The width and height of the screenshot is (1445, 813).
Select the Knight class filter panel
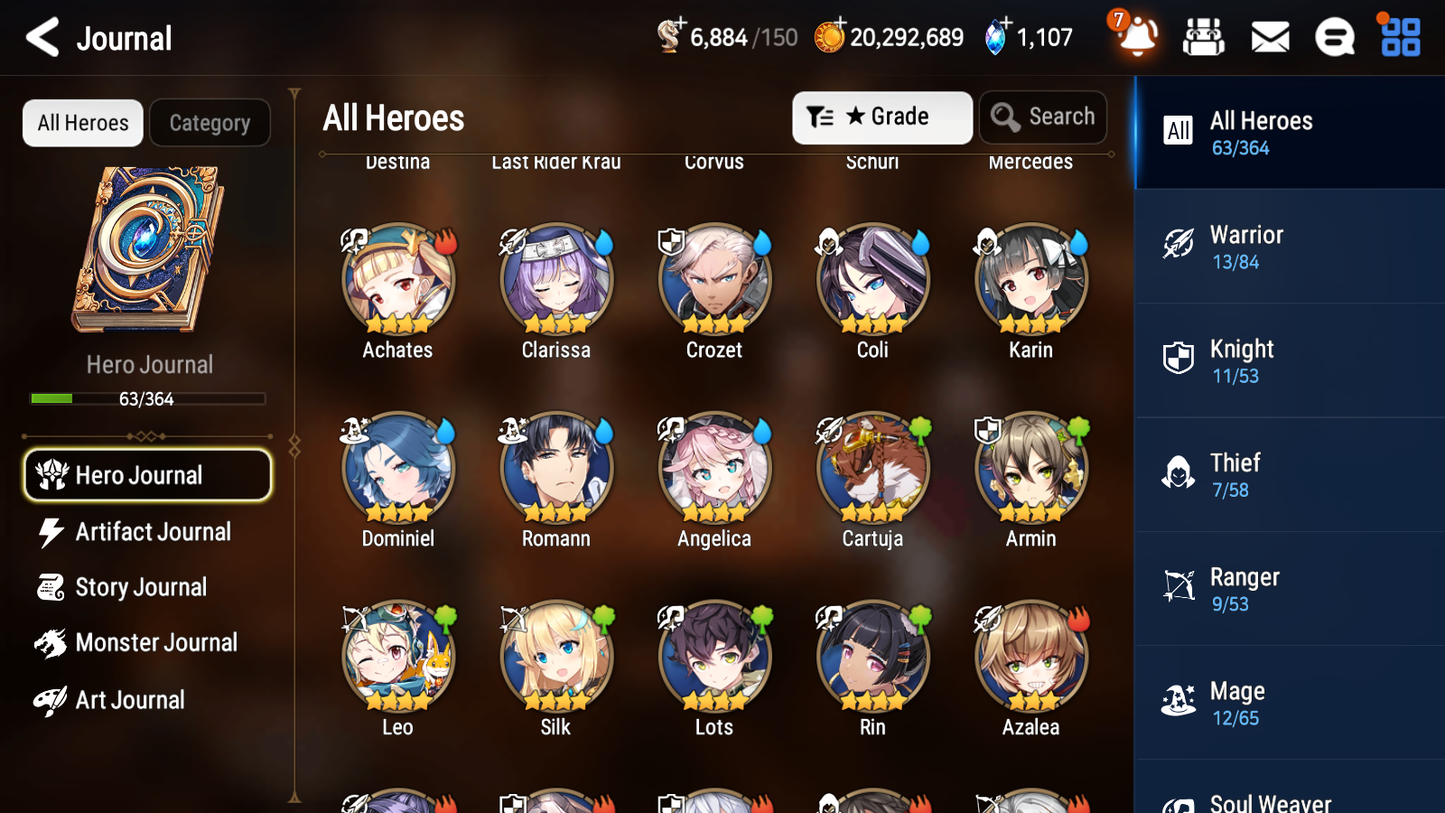[1289, 360]
